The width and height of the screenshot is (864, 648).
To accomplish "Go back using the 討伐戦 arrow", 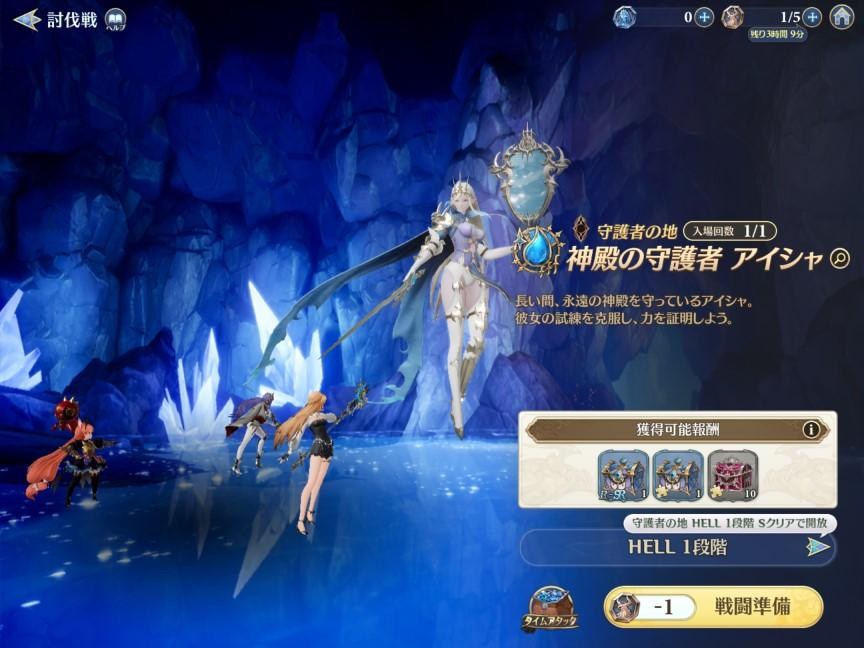I will click(27, 19).
